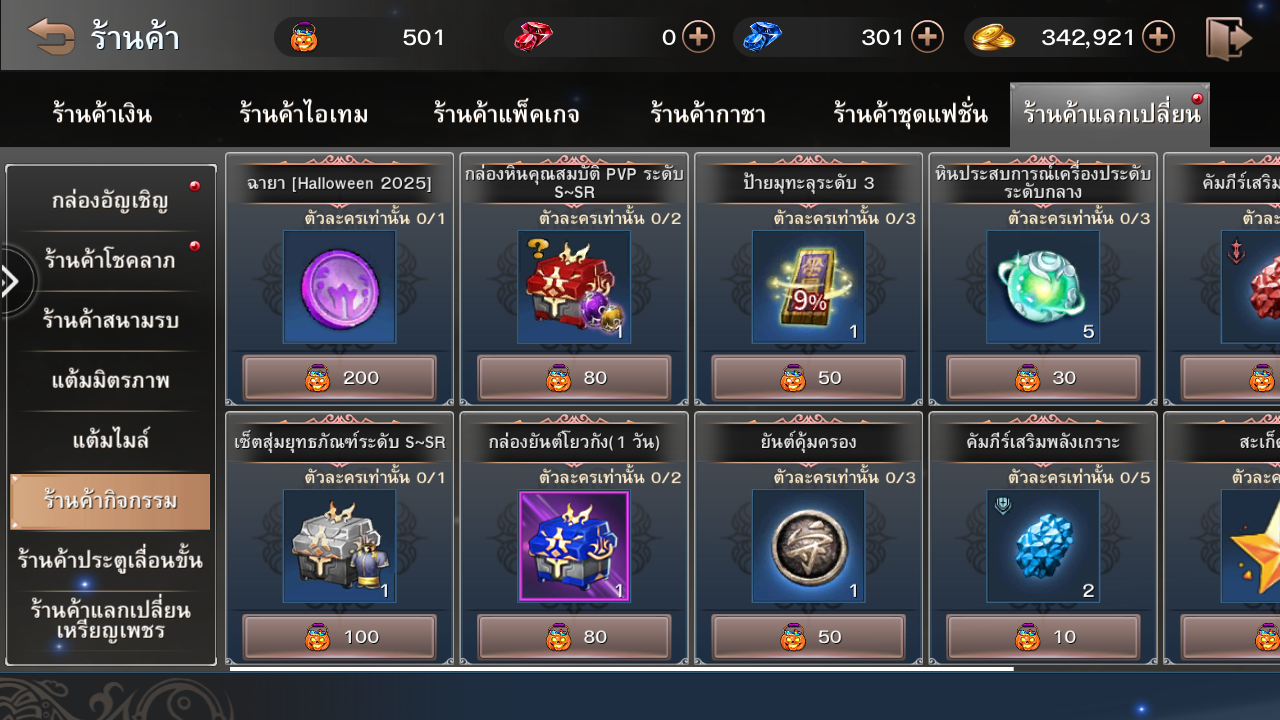Open แต้มมิตรภาพ shop category

coord(110,380)
